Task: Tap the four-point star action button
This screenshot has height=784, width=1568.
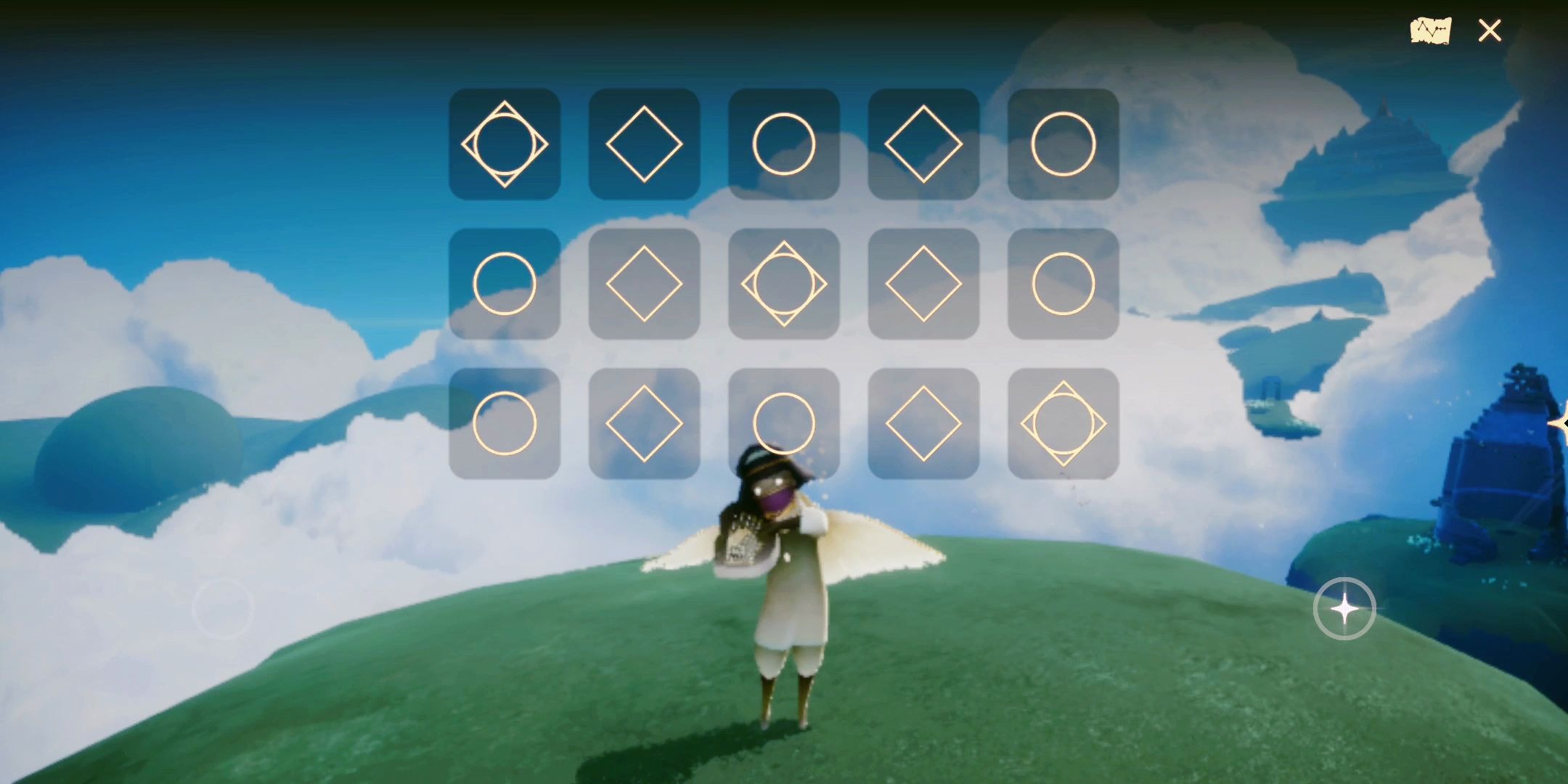Action: click(1344, 608)
